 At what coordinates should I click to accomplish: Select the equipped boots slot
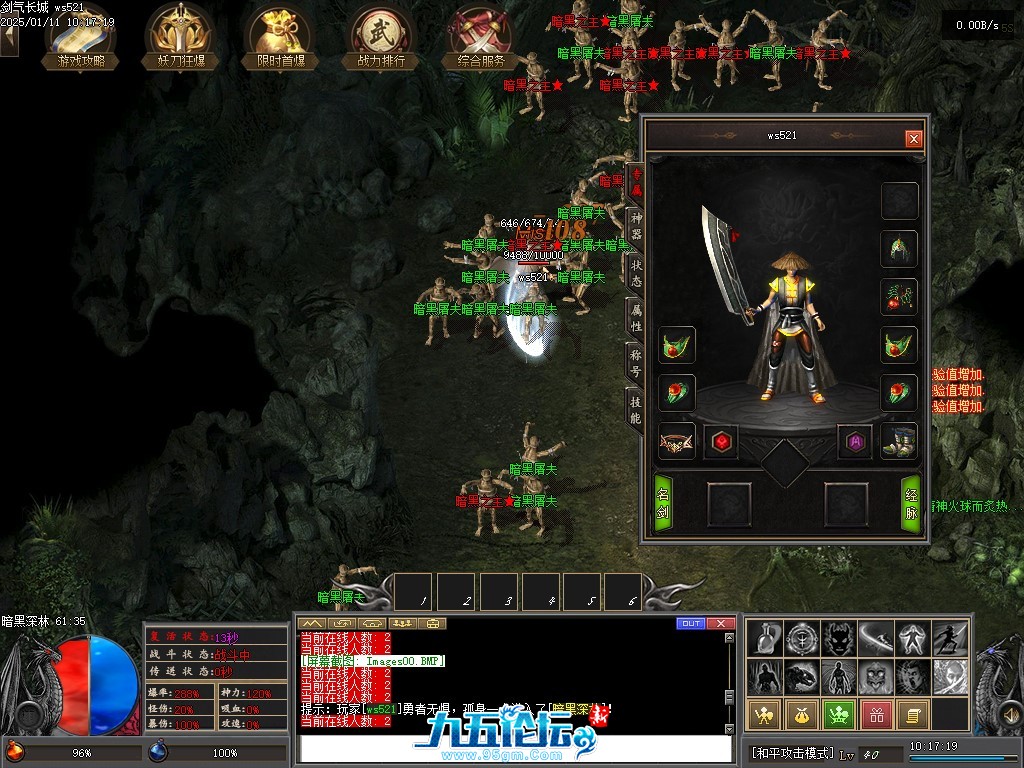899,442
